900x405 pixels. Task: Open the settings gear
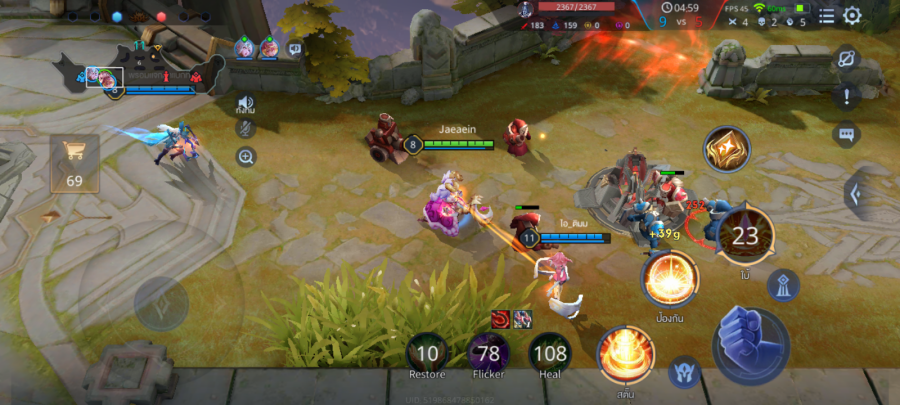pos(852,15)
